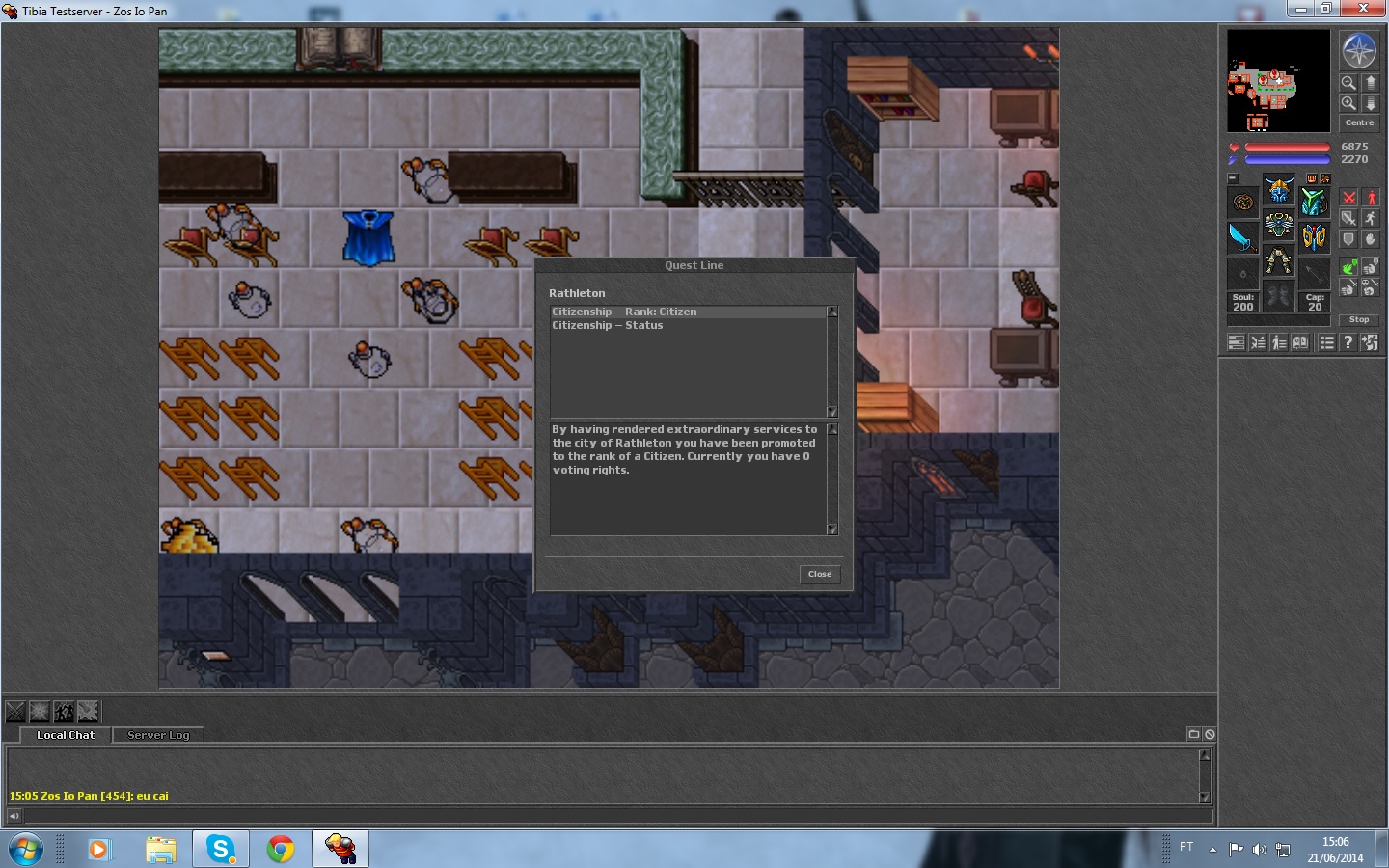
Task: Zoom out the minimap
Action: point(1348,83)
